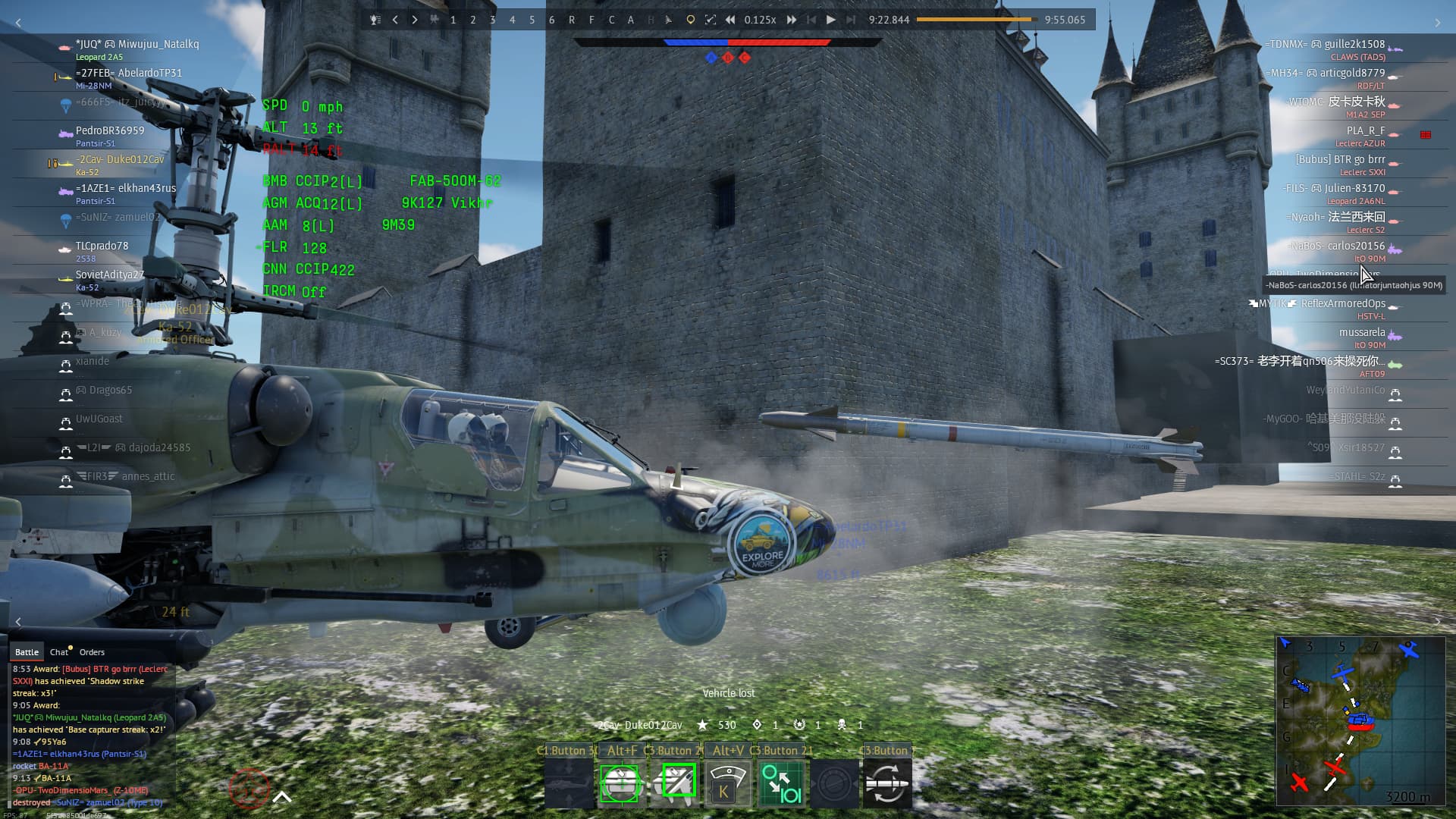Image resolution: width=1456 pixels, height=819 pixels.
Task: Switch to the Battle log tab
Action: coord(27,652)
